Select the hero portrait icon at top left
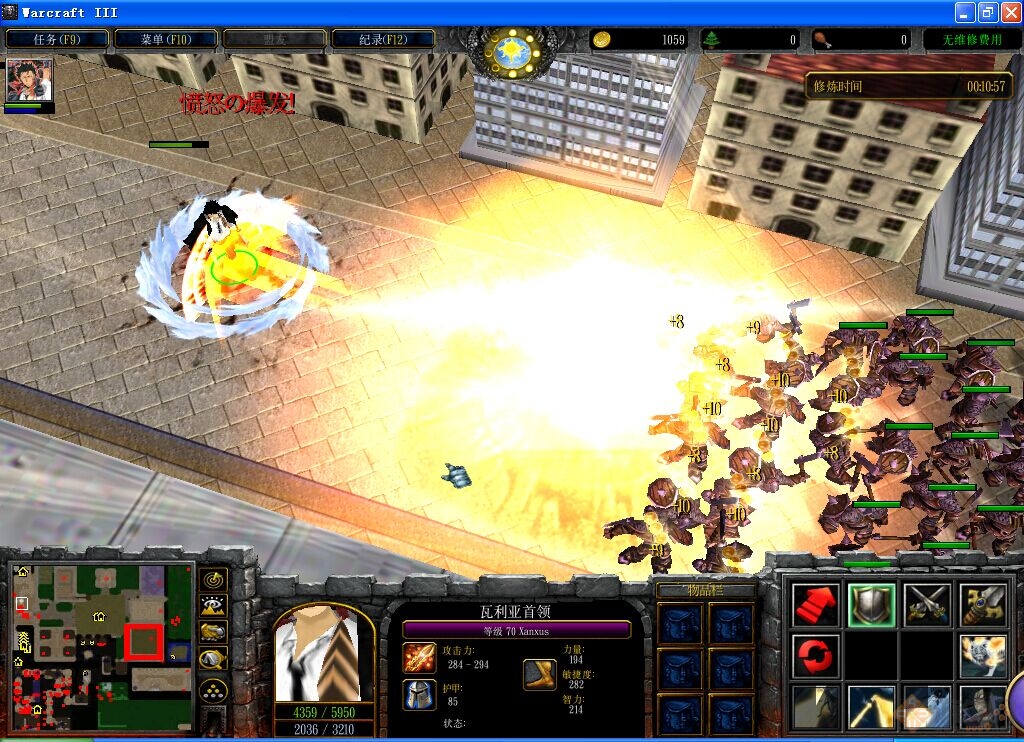 [x=29, y=79]
